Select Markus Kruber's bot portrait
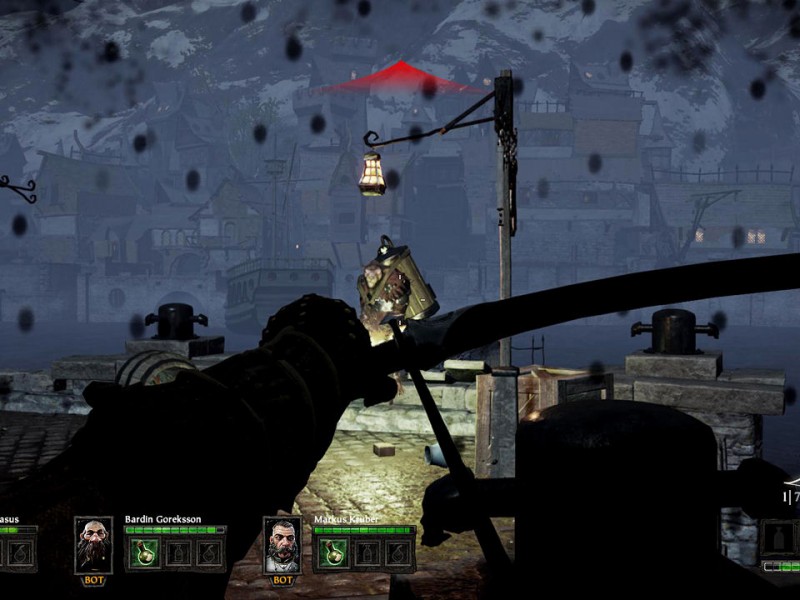The image size is (800, 600). pyautogui.click(x=283, y=545)
